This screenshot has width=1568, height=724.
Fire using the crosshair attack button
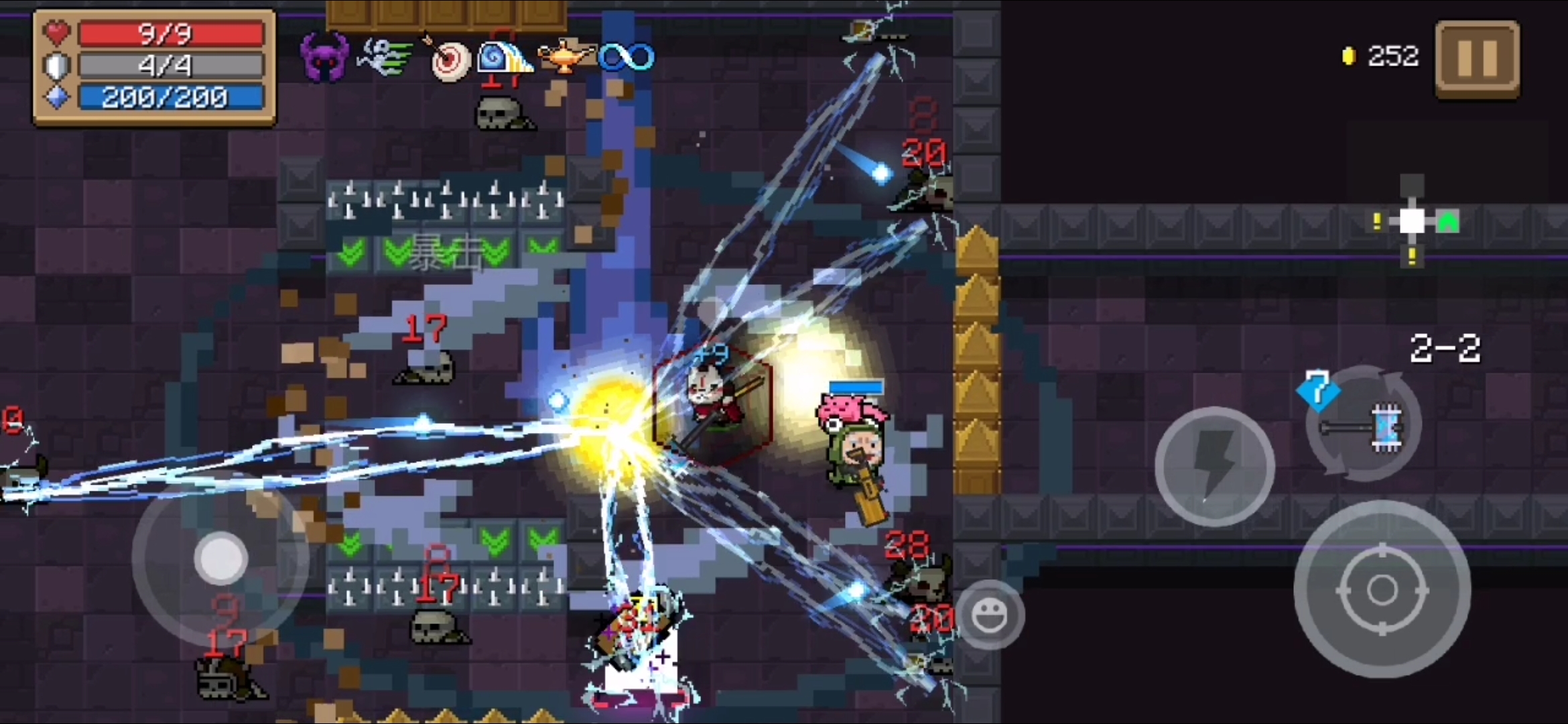pyautogui.click(x=1382, y=590)
